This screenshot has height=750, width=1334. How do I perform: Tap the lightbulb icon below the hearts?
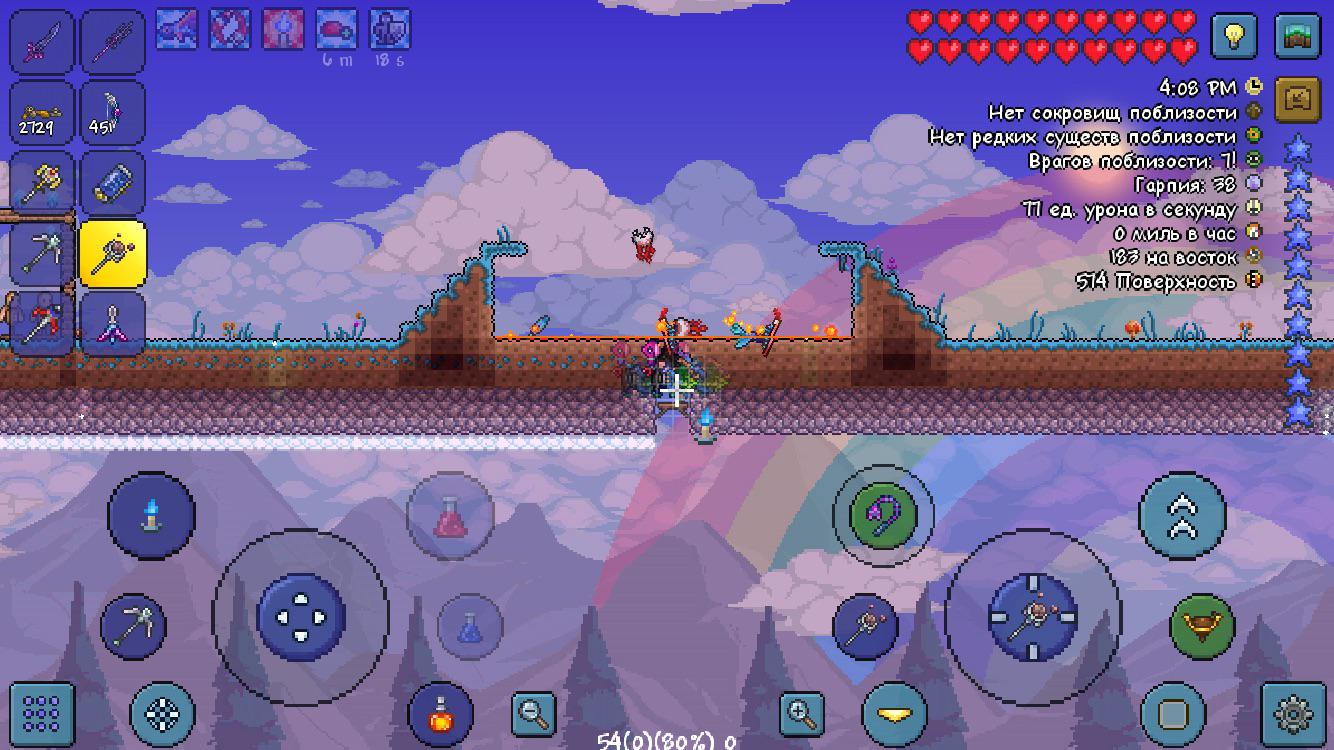[1233, 37]
